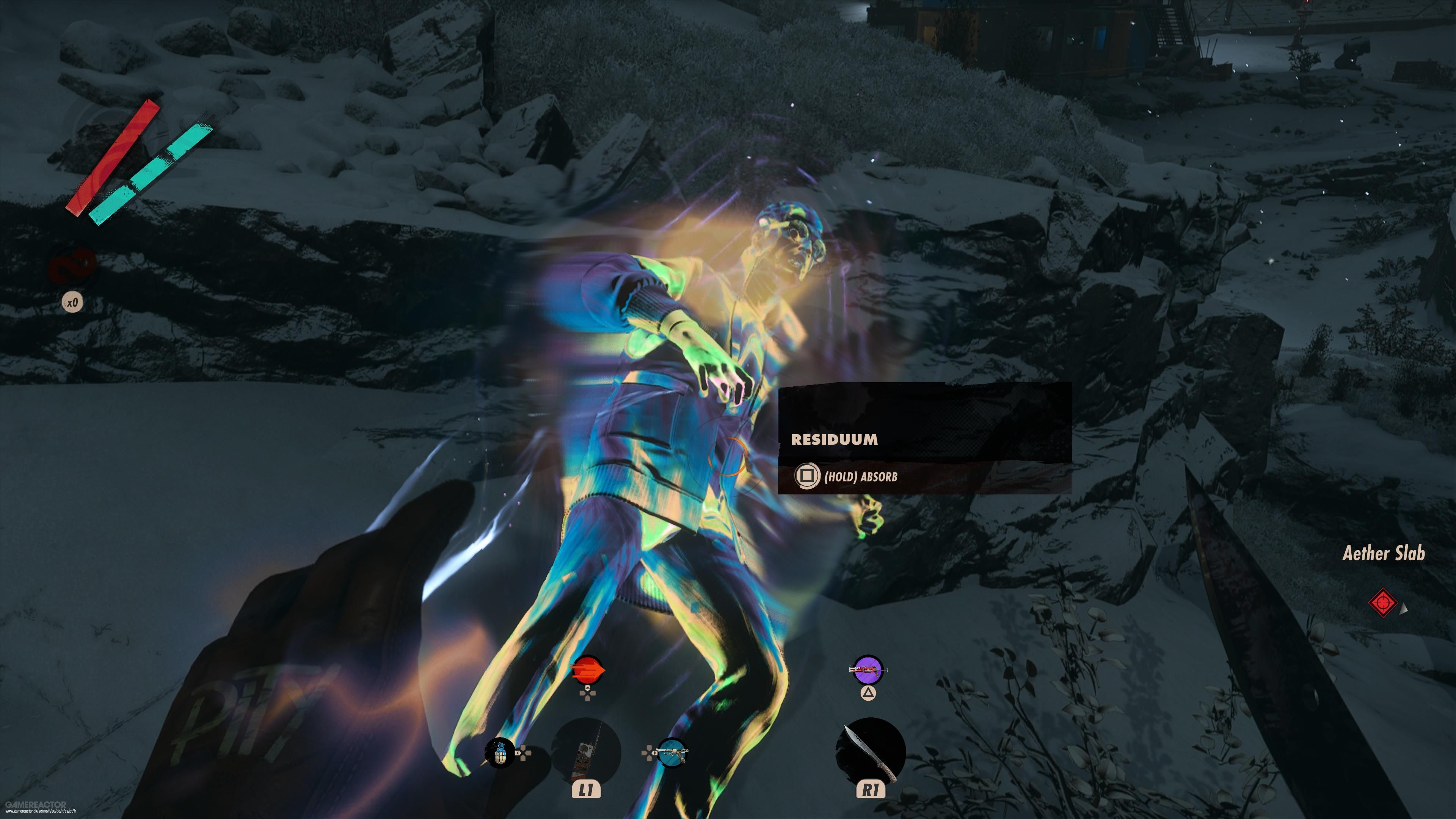Swap to the purple-circled shotgun

tap(868, 671)
